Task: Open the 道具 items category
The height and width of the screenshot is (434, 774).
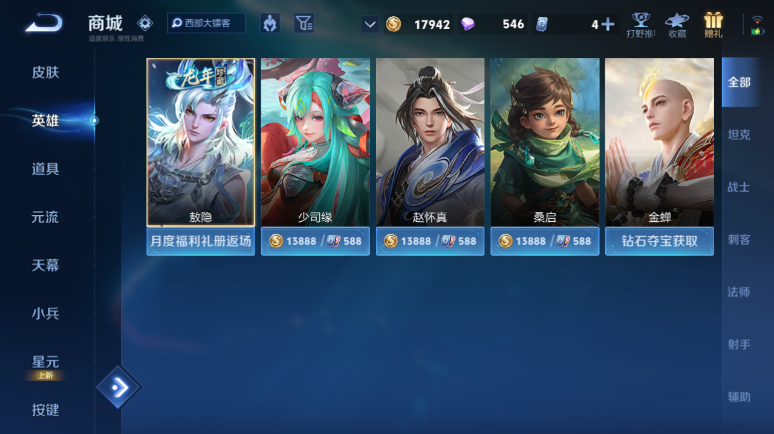Action: click(46, 169)
